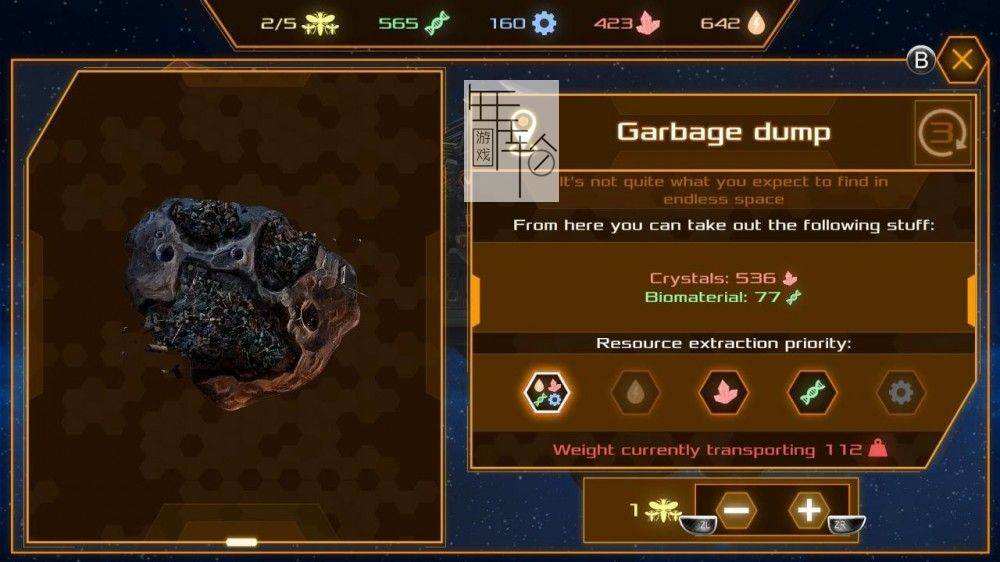The width and height of the screenshot is (1000, 562).
Task: Set extraction priority to crystals
Action: (723, 392)
